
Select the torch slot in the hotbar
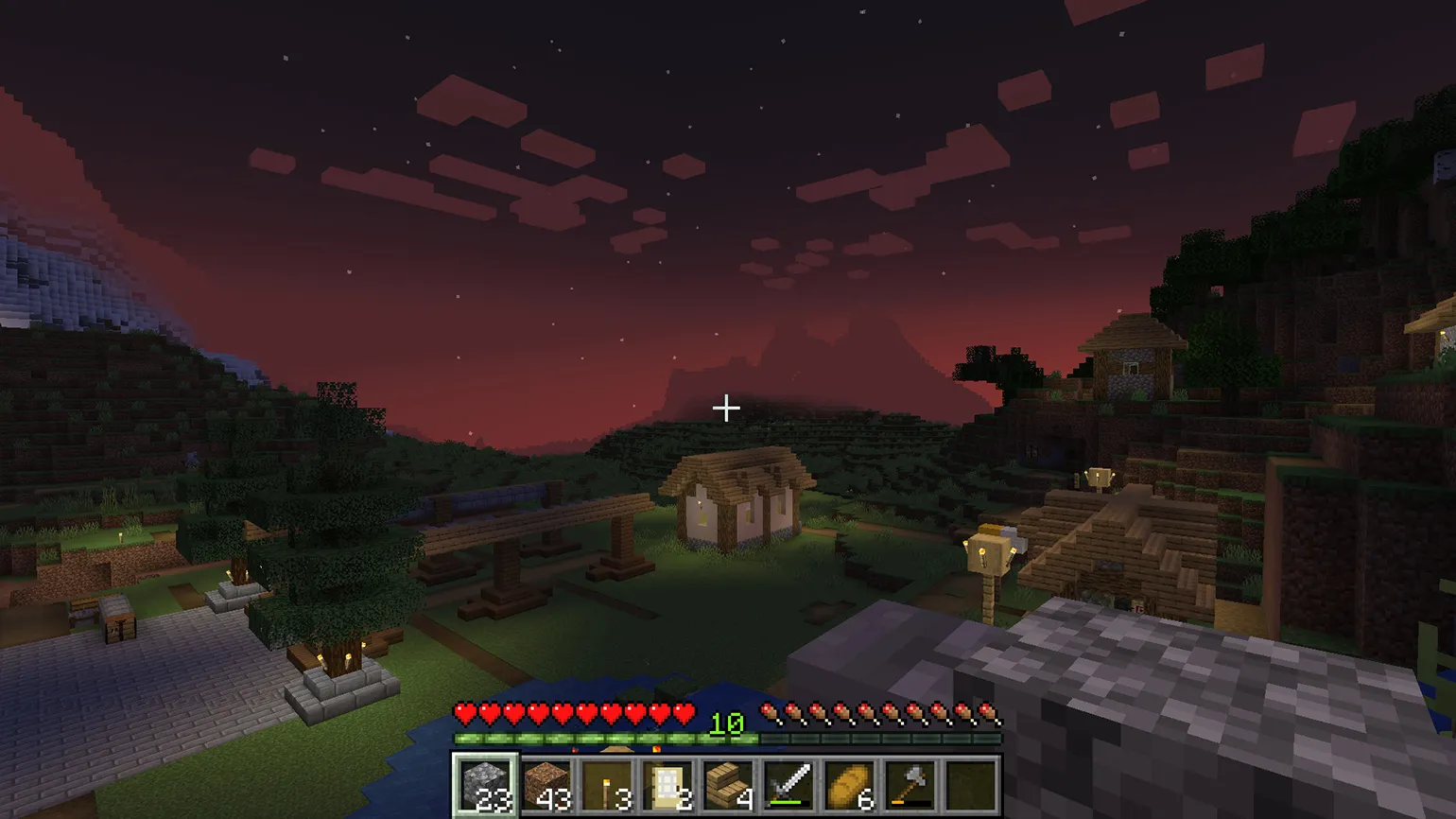point(607,785)
